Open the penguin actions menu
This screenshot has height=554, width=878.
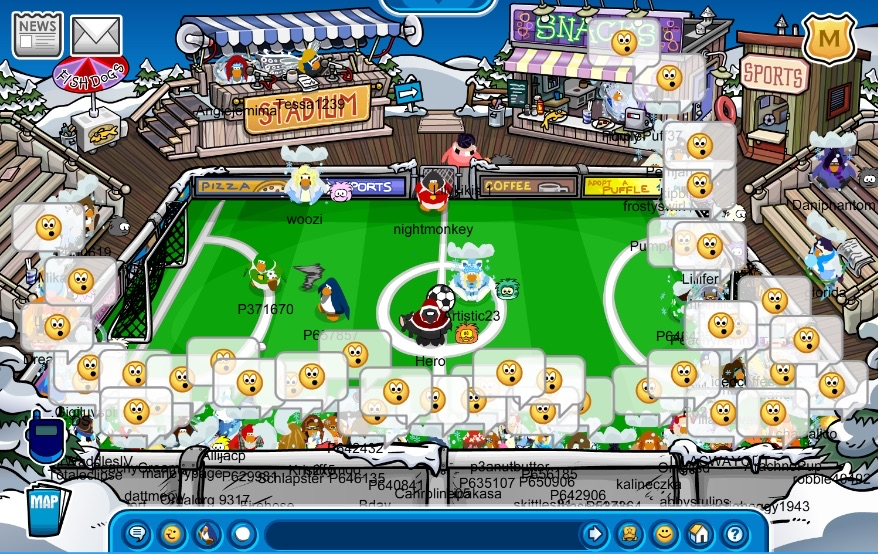(x=207, y=534)
